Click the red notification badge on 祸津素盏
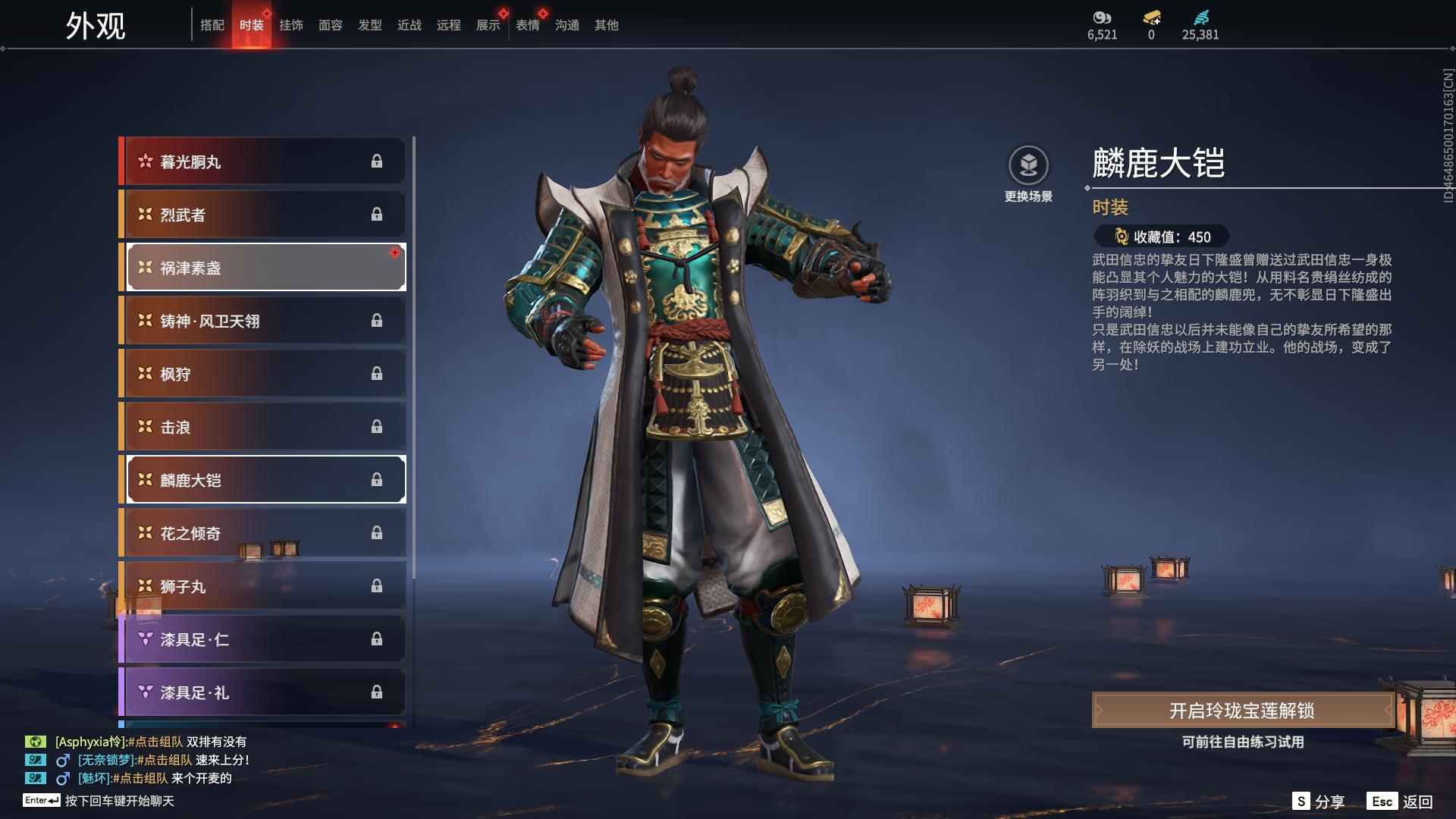1456x819 pixels. click(394, 254)
